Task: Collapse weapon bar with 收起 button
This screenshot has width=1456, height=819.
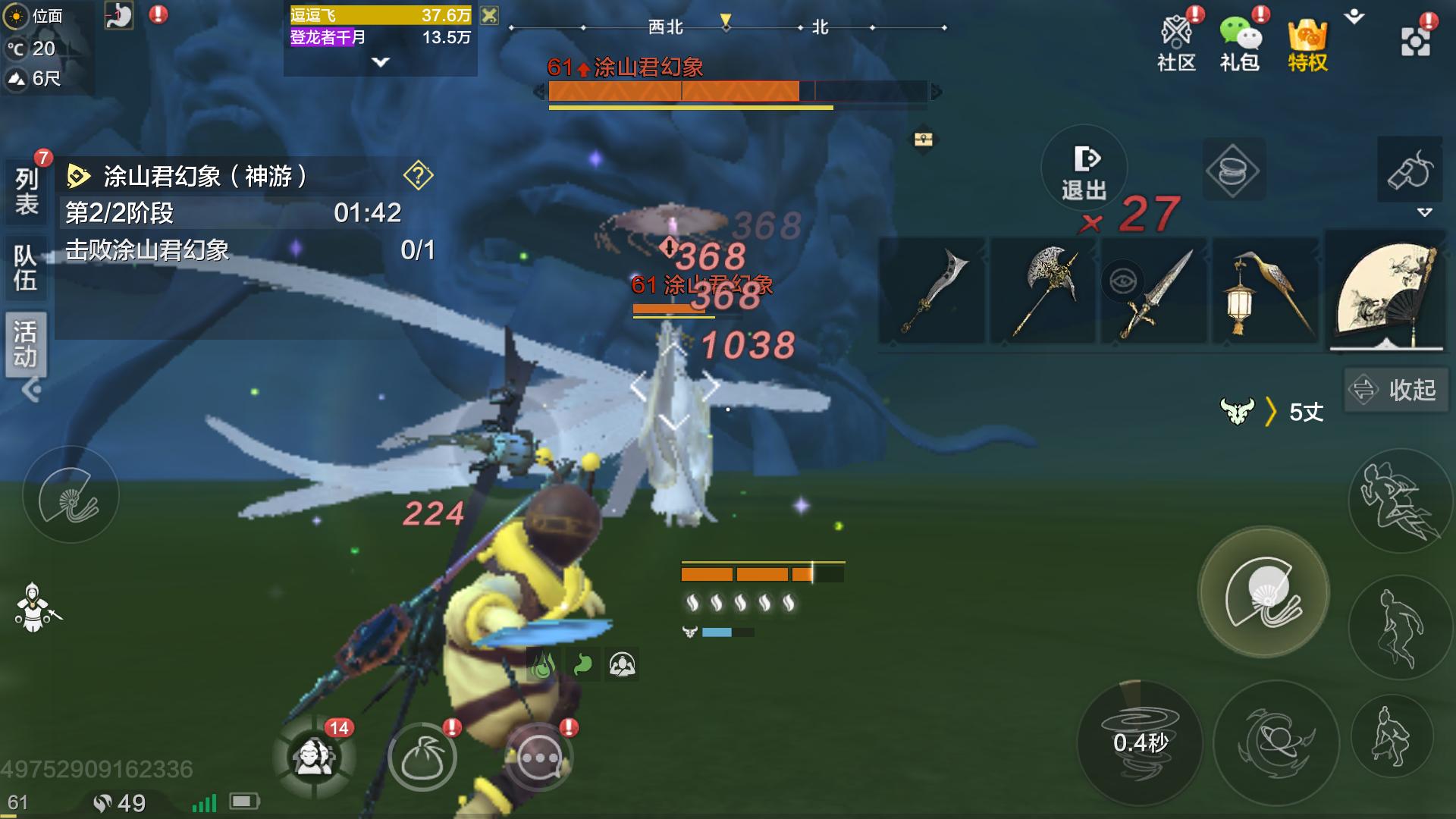Action: 1393,390
